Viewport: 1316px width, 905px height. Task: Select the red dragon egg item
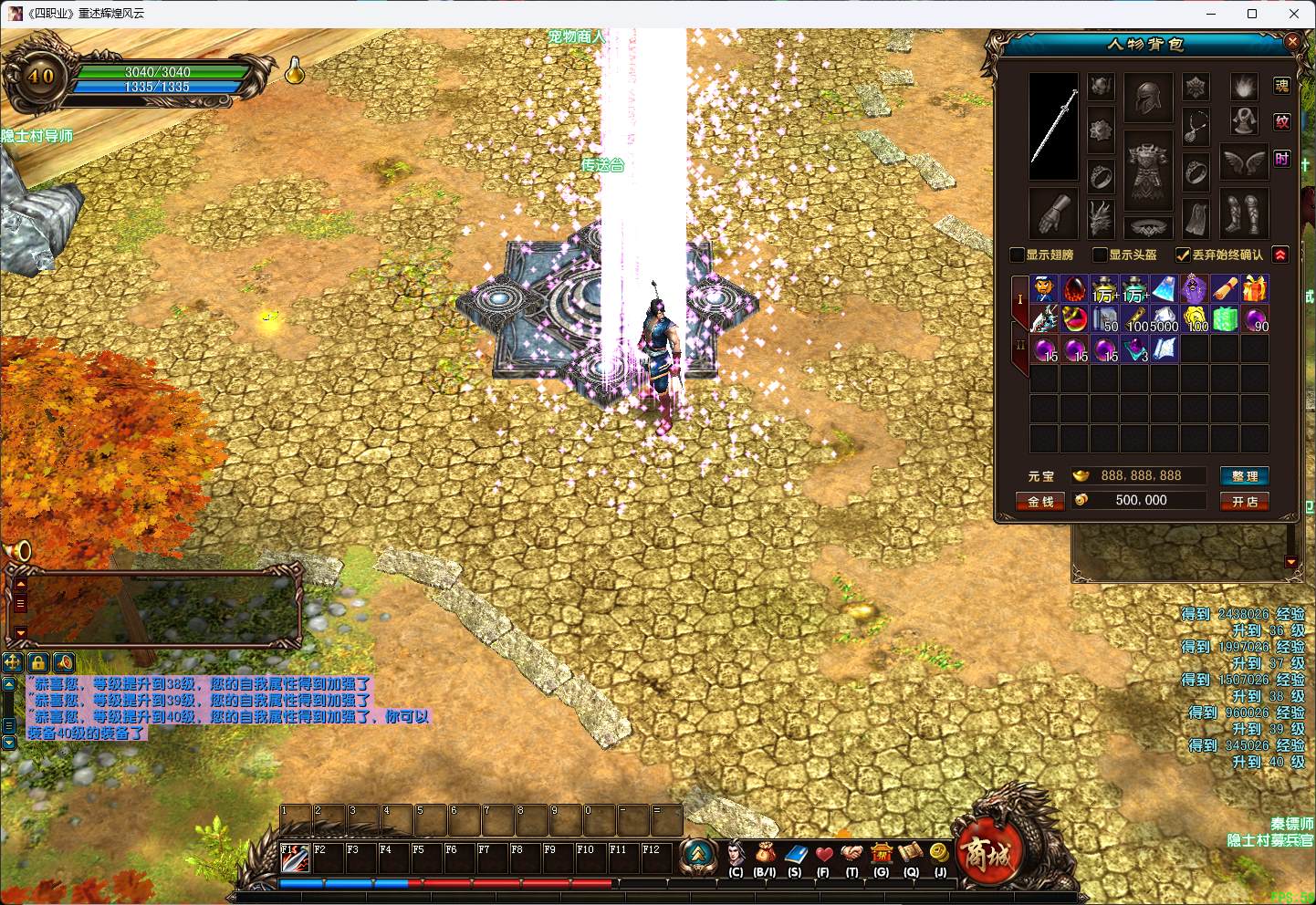[x=1075, y=288]
